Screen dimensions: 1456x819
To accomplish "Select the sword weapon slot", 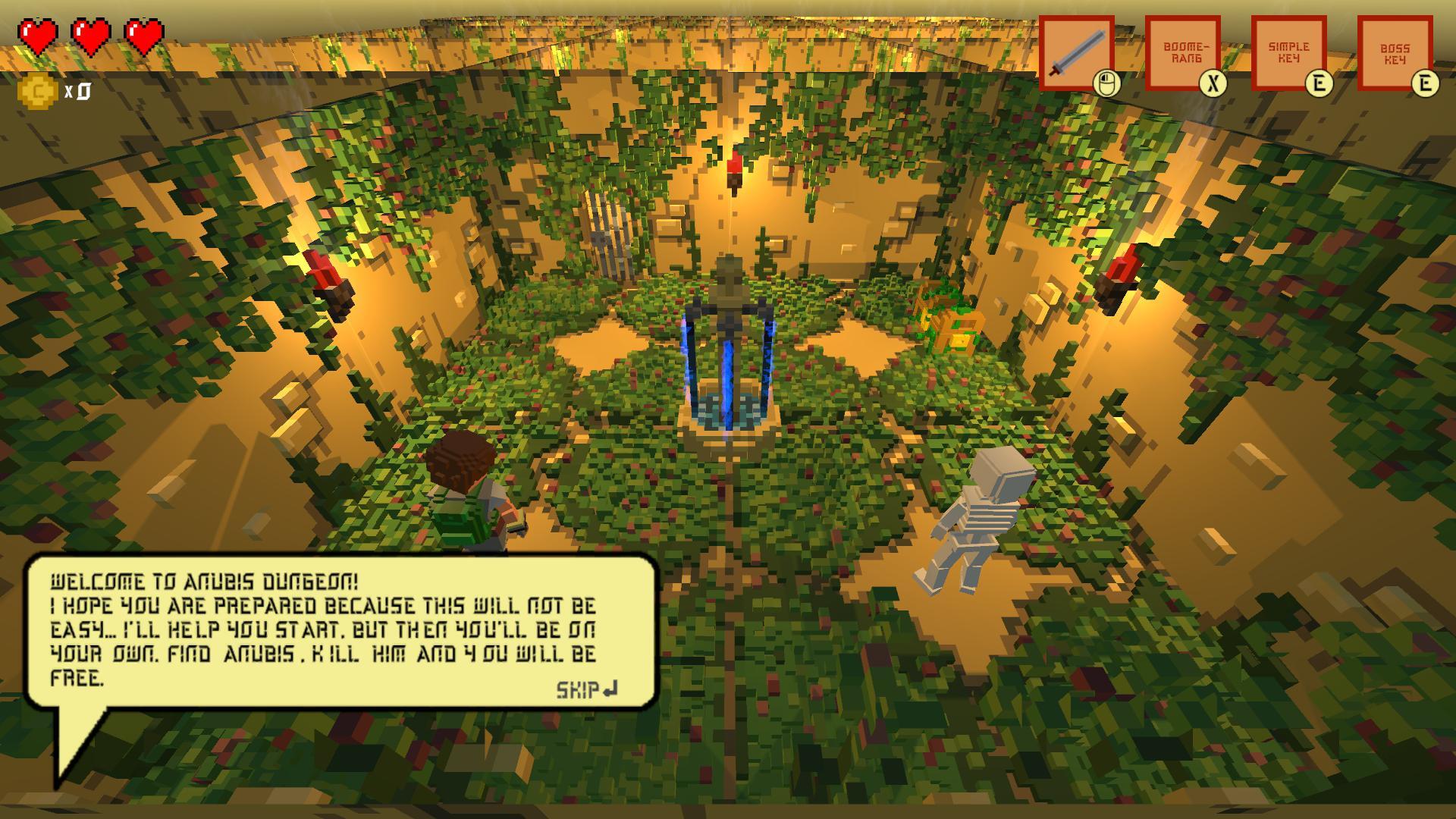I will pyautogui.click(x=1078, y=53).
